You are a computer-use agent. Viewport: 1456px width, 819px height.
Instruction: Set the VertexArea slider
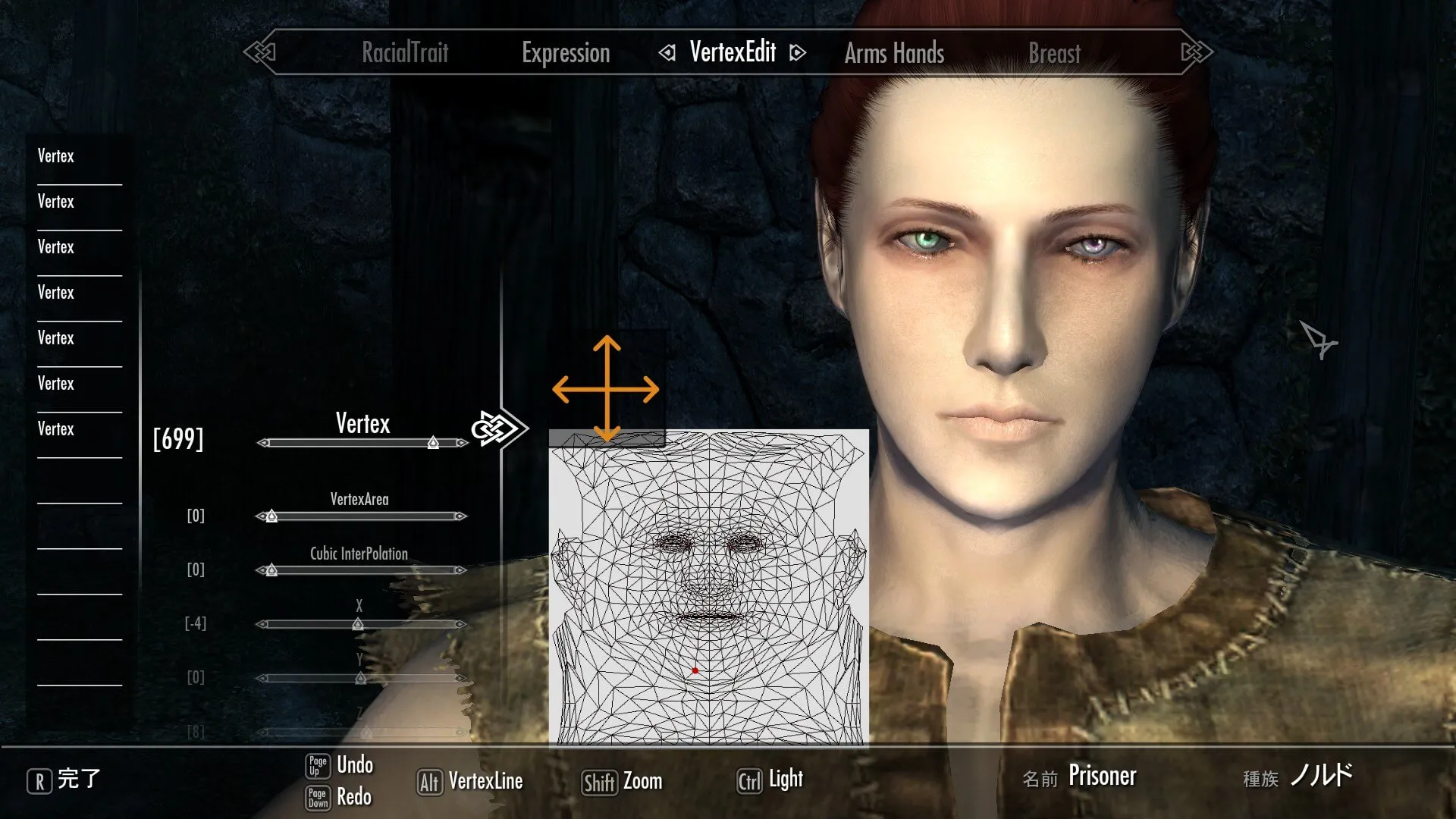click(271, 516)
